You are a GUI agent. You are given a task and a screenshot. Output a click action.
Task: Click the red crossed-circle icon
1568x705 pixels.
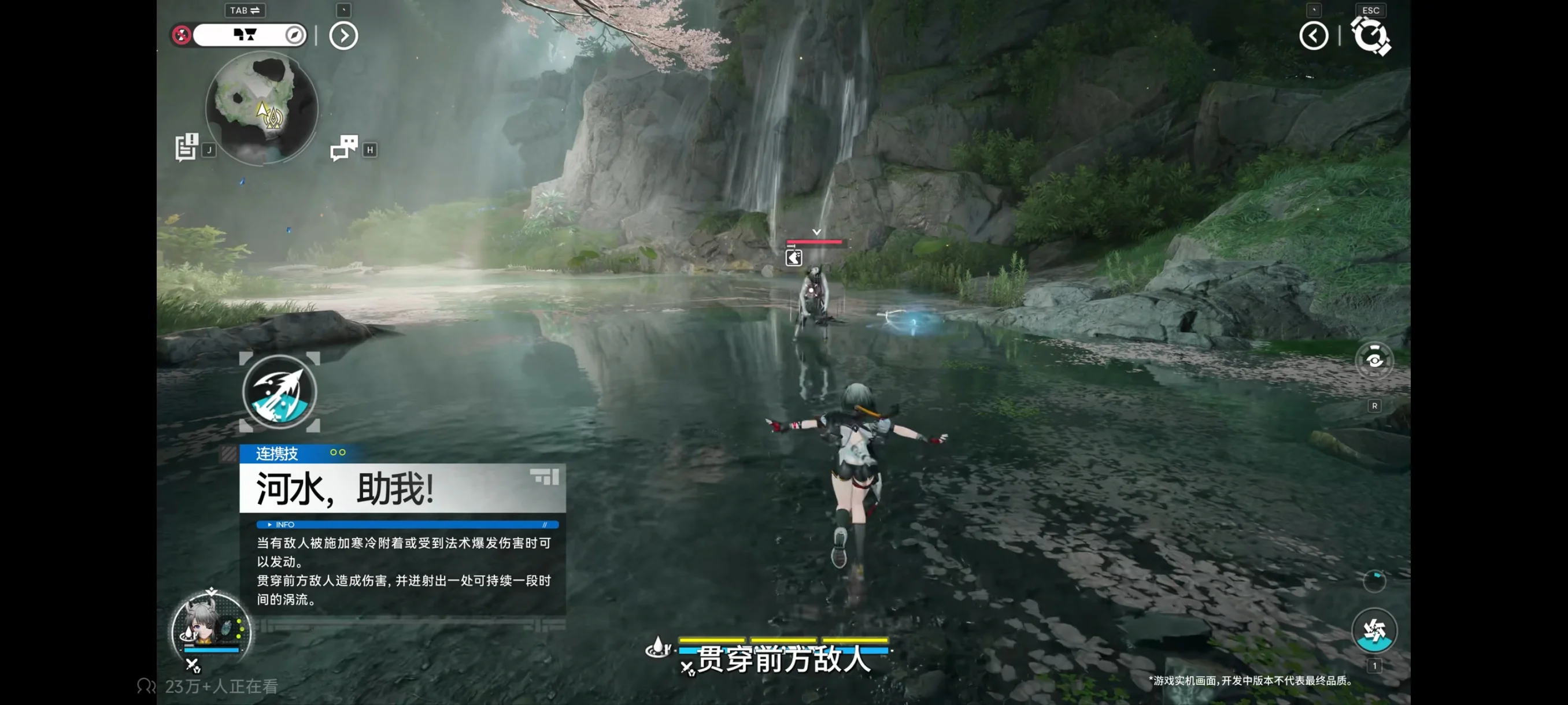[x=182, y=35]
